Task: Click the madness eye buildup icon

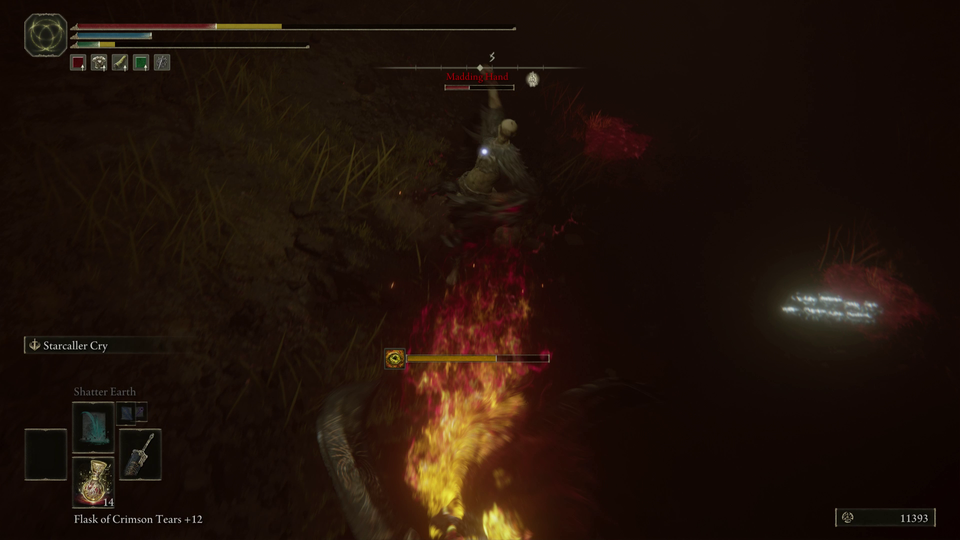Action: click(x=396, y=358)
